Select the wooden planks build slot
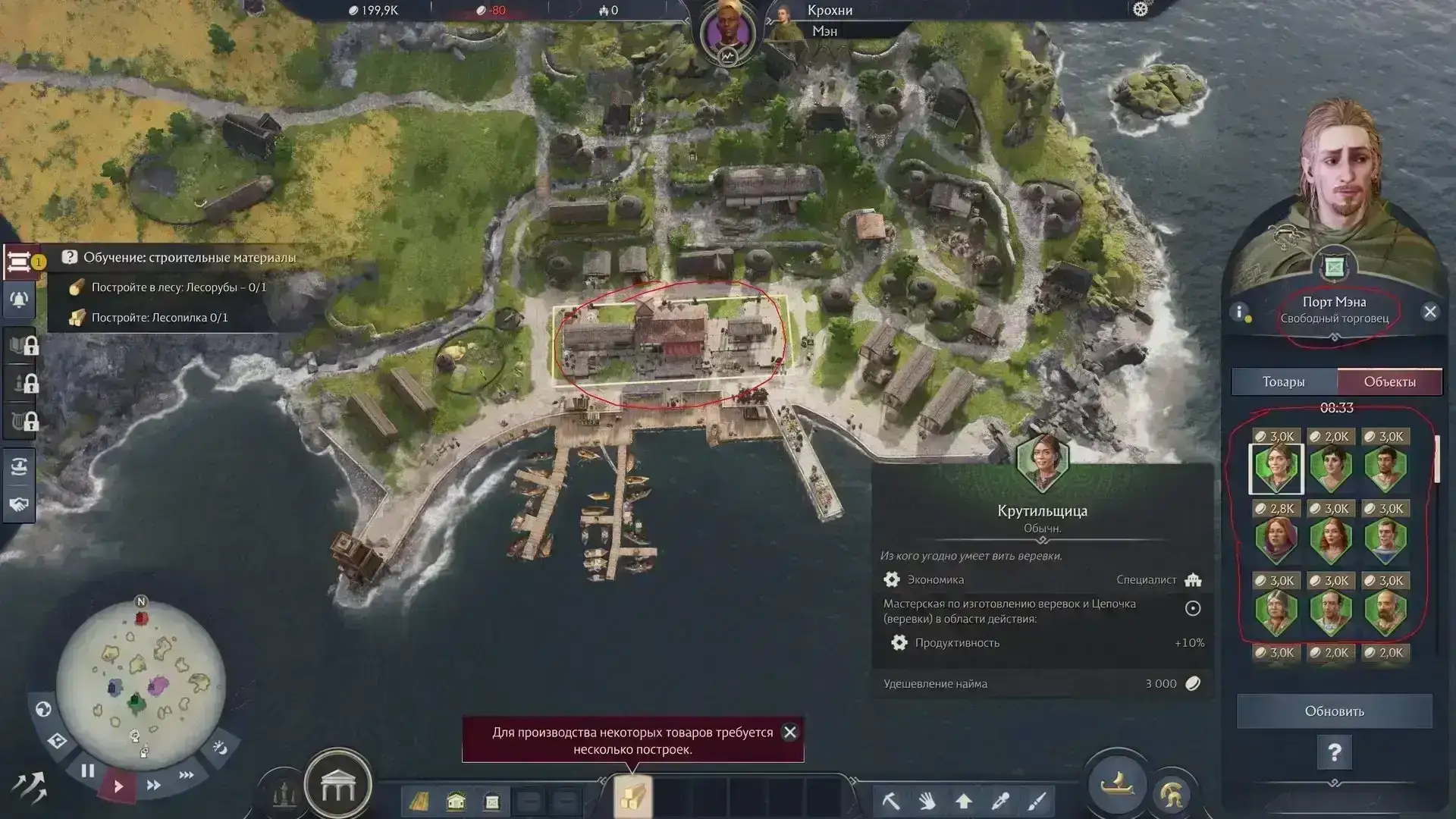 coord(632,798)
